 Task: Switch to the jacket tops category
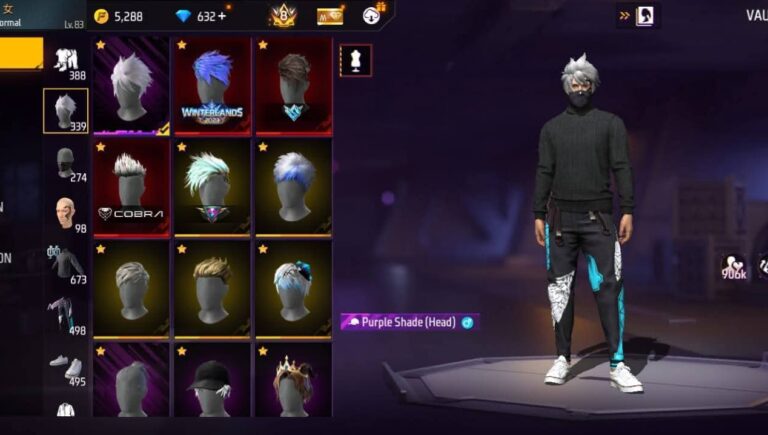tap(66, 264)
